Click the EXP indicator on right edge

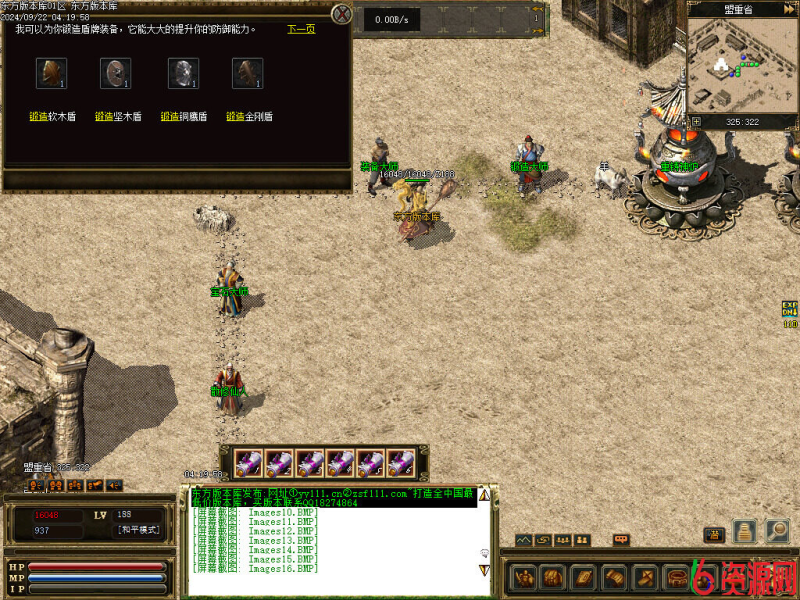tap(790, 310)
